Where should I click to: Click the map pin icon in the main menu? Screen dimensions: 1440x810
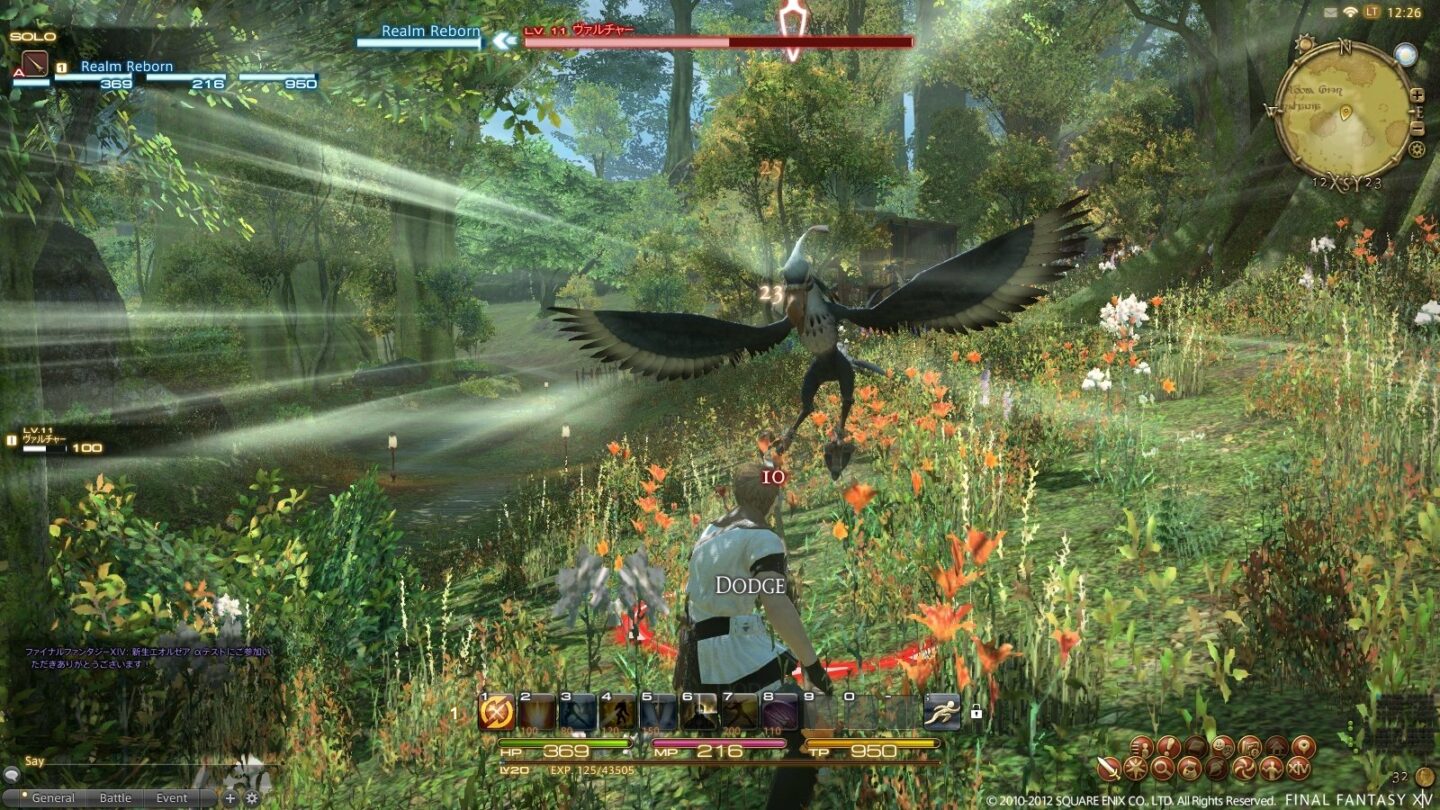(x=1303, y=747)
